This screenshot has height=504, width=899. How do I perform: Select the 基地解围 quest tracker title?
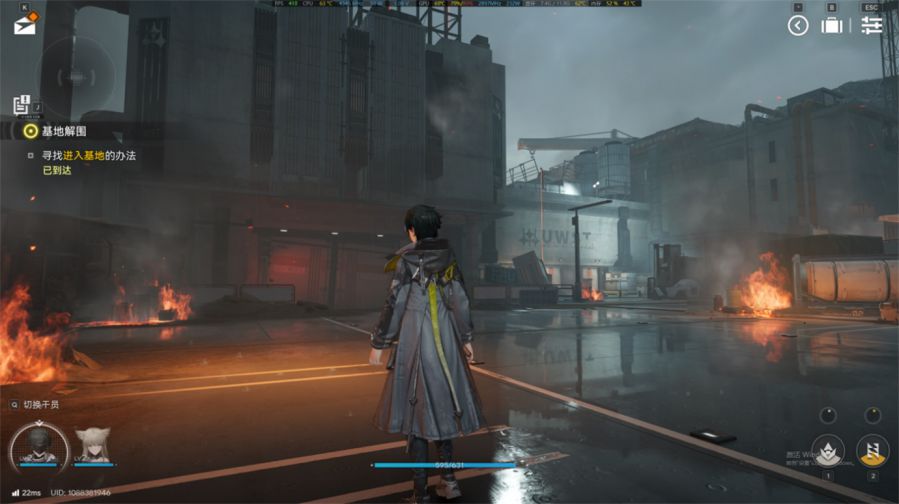coord(64,131)
